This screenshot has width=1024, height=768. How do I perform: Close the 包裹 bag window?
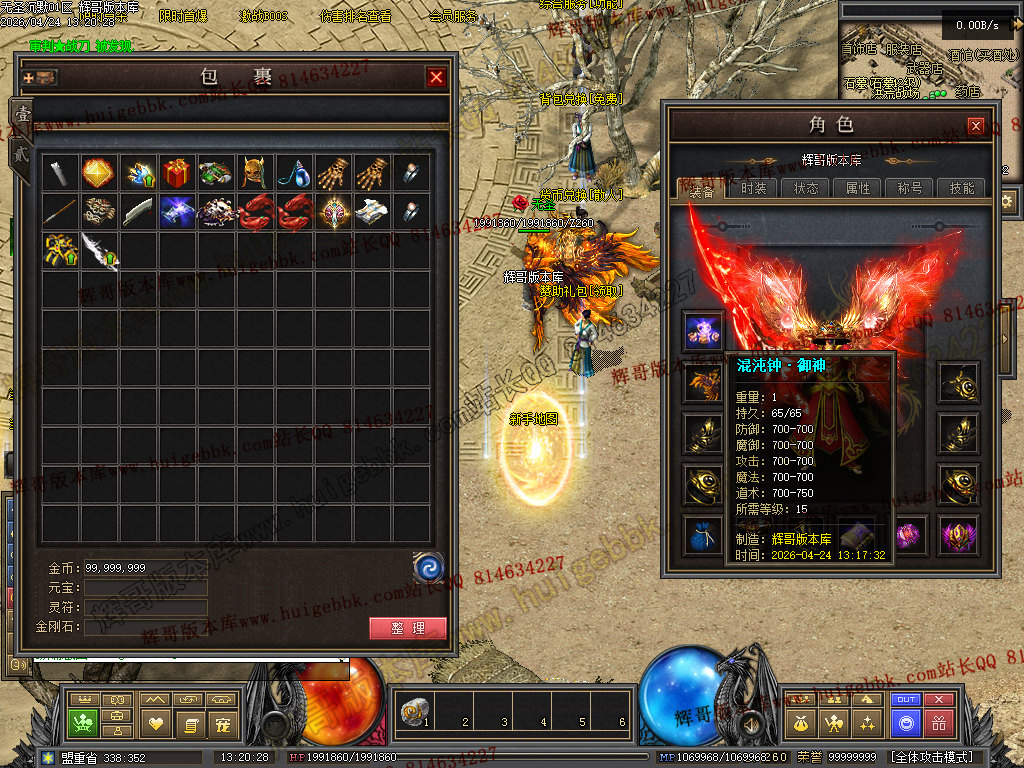(x=436, y=77)
